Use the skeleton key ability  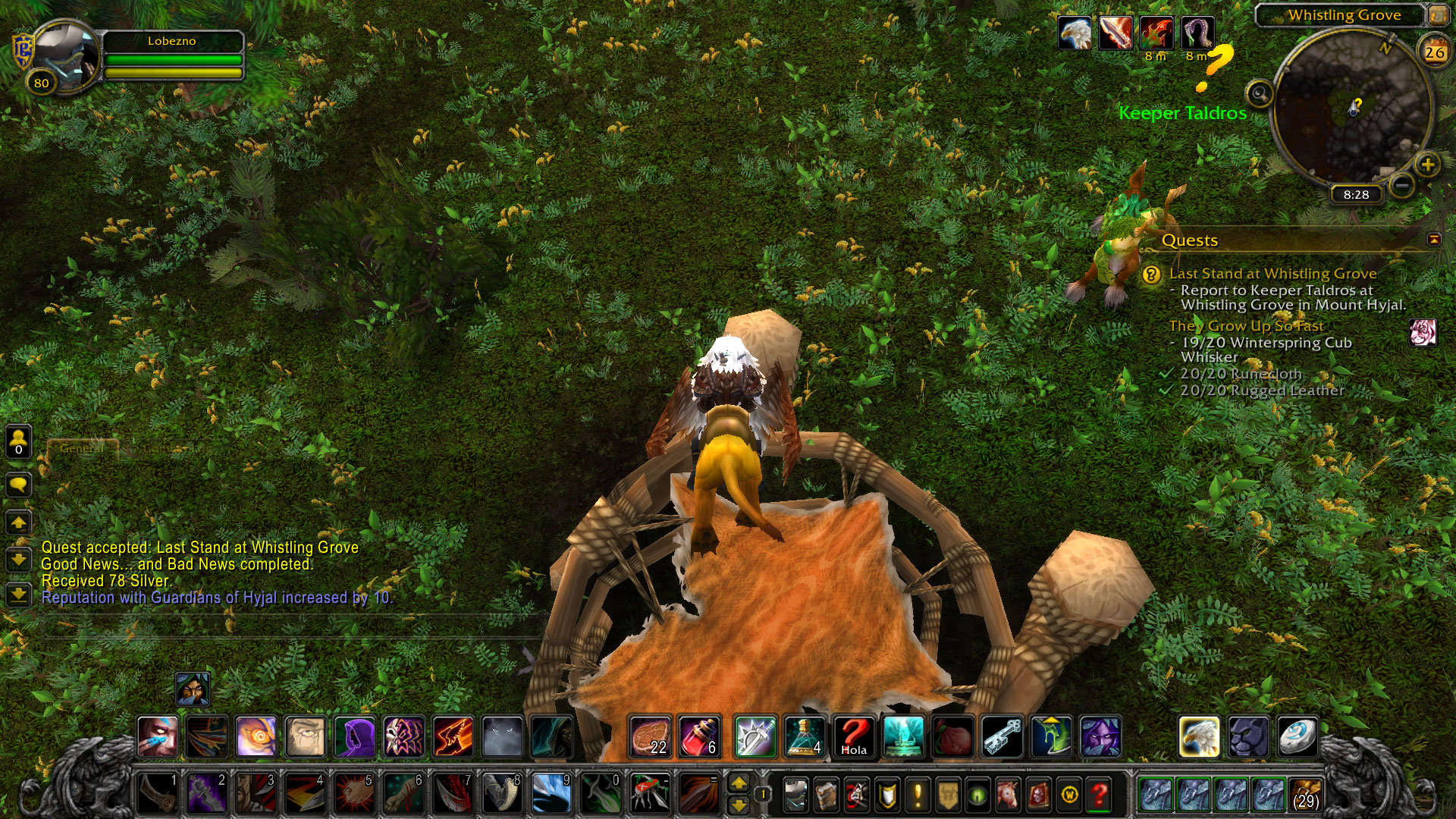coord(1002,736)
